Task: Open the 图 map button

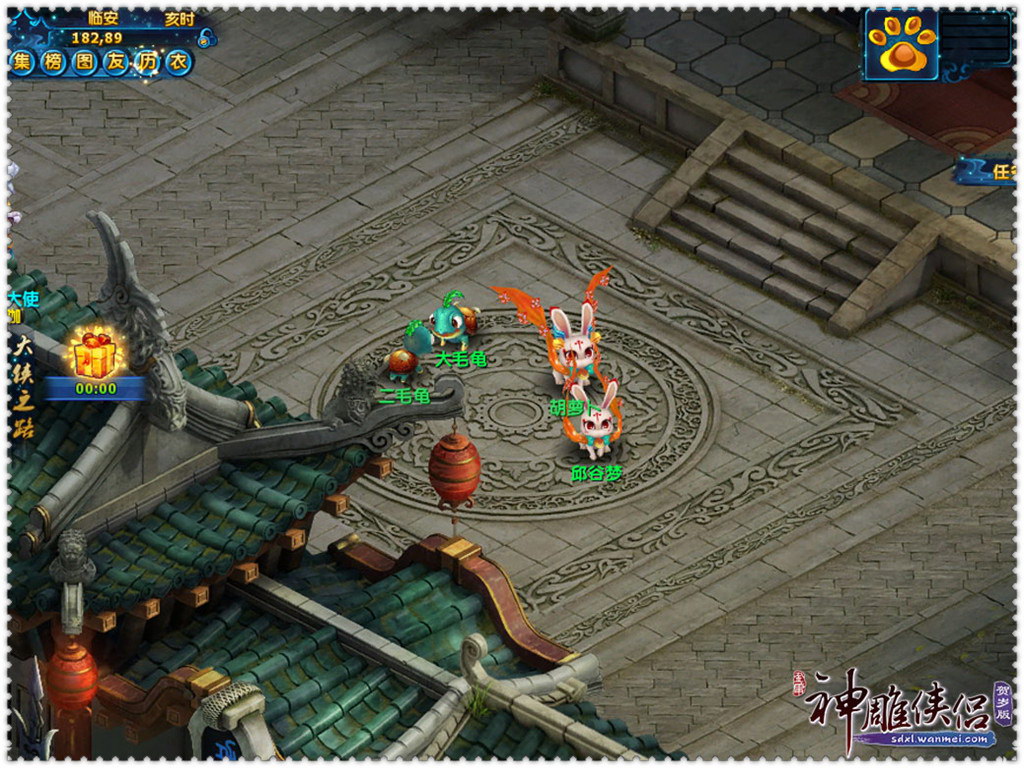Action: click(85, 63)
